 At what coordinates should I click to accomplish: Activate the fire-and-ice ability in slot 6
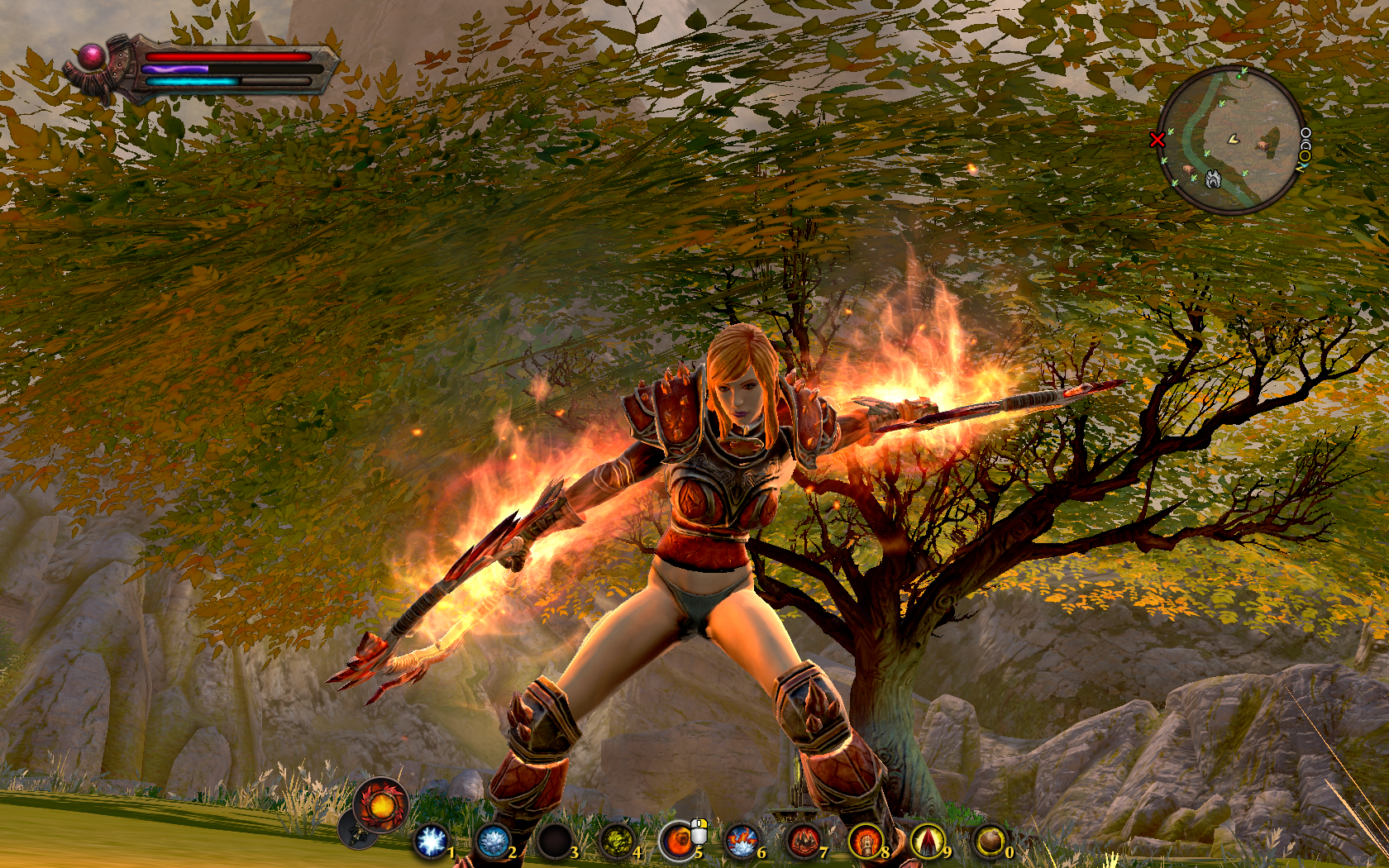click(742, 842)
